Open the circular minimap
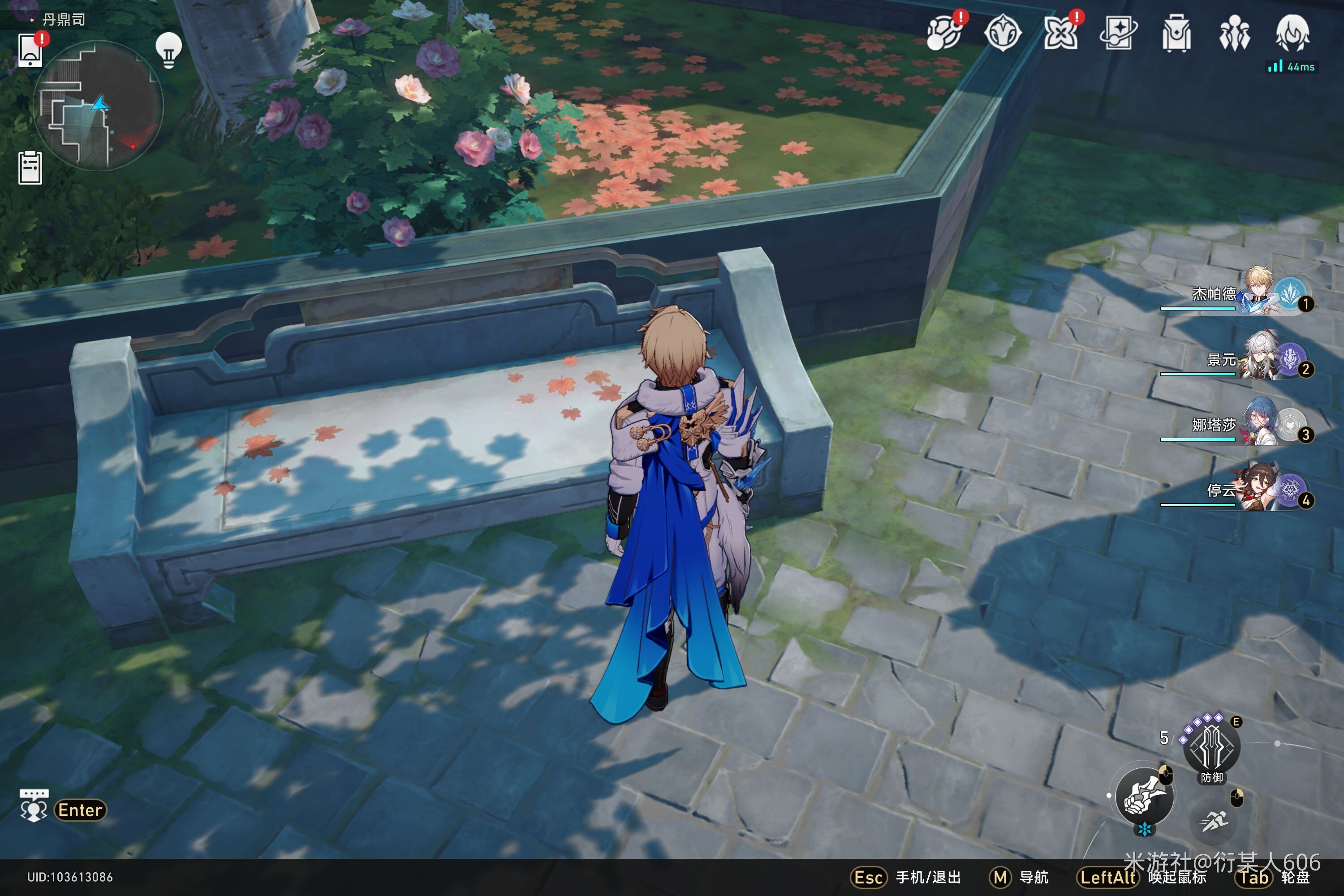 99,106
